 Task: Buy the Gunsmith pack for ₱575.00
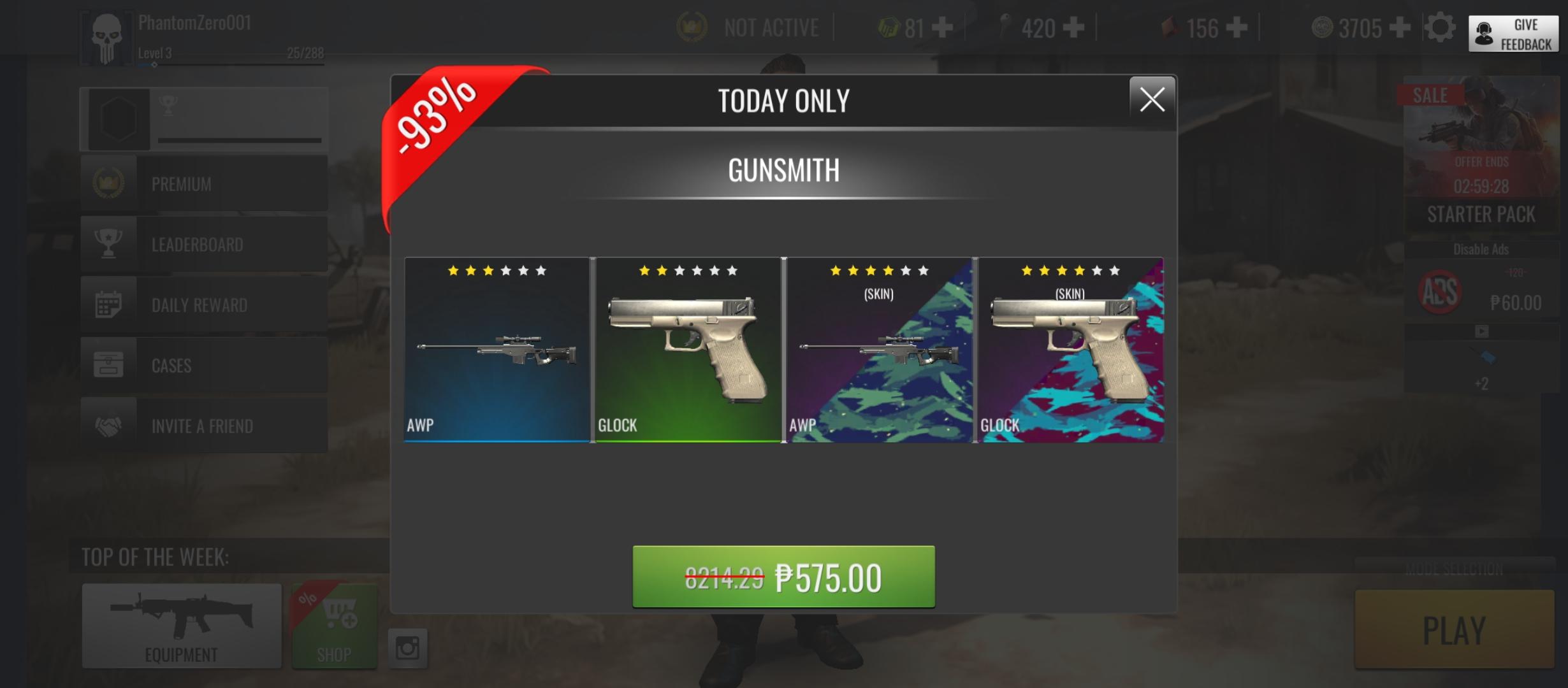pos(783,577)
